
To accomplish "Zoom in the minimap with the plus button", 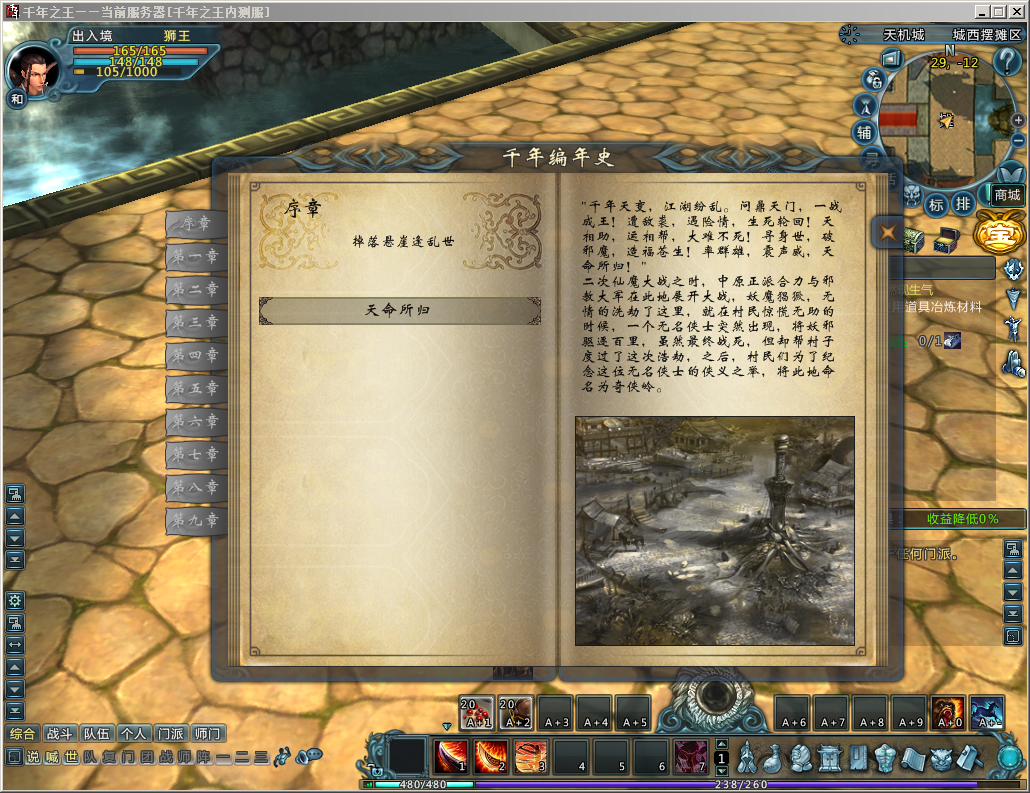I will tap(1018, 120).
